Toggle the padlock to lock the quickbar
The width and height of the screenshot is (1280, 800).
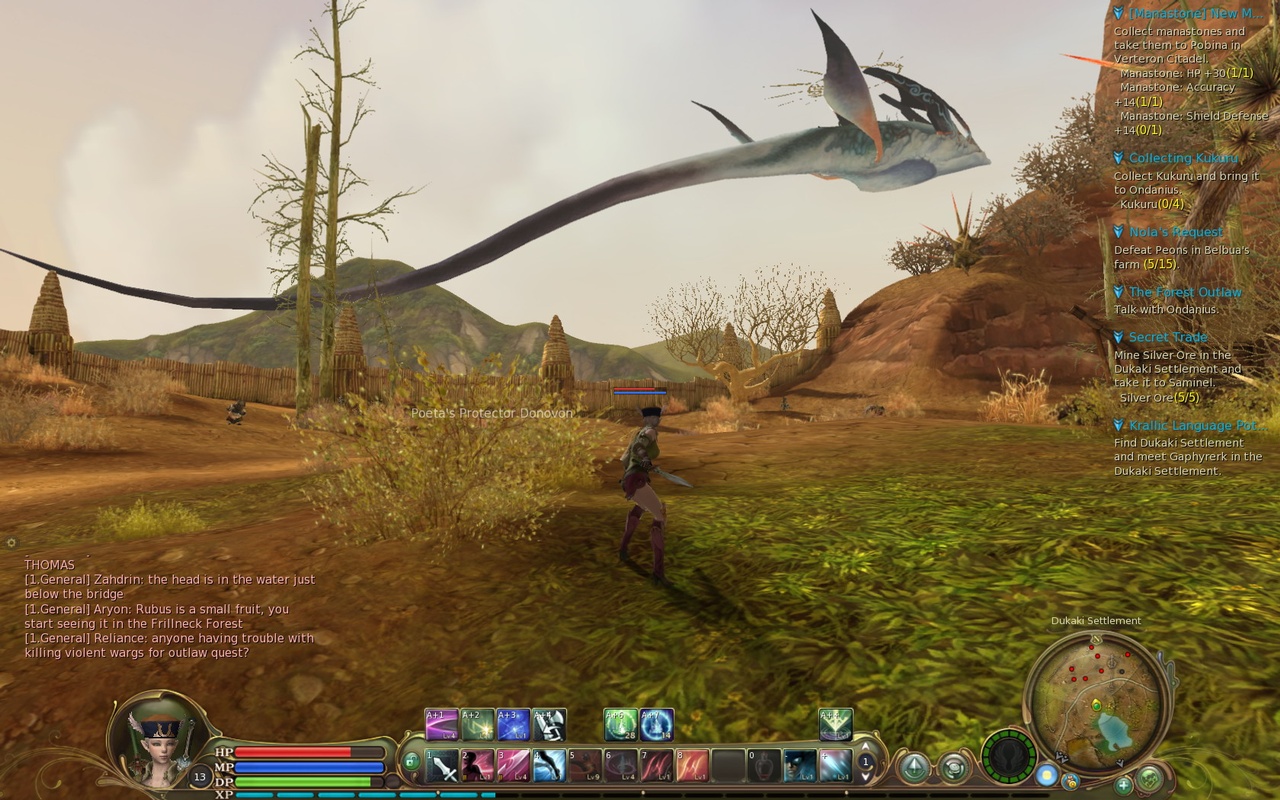tap(412, 761)
